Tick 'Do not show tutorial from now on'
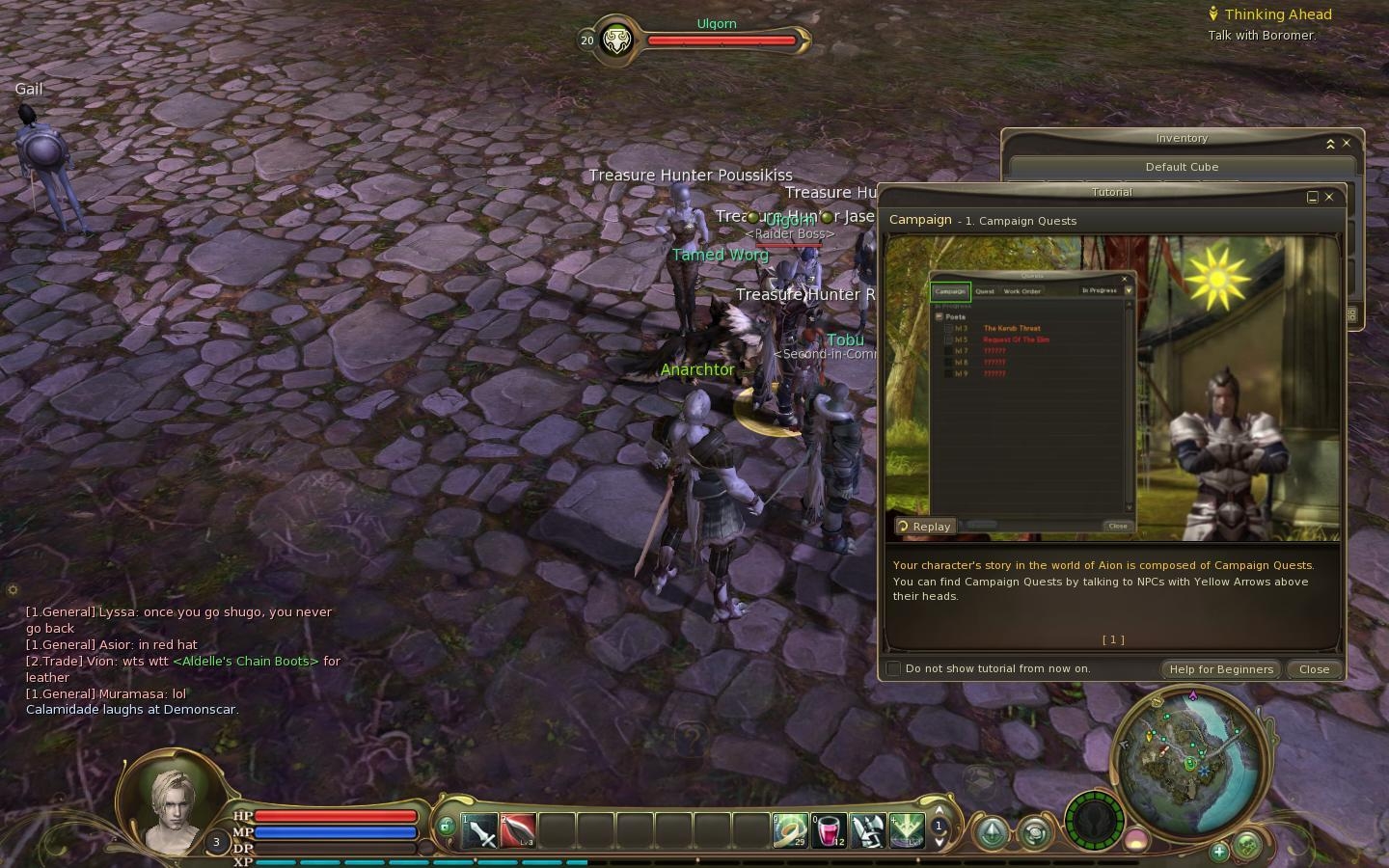 coord(894,668)
